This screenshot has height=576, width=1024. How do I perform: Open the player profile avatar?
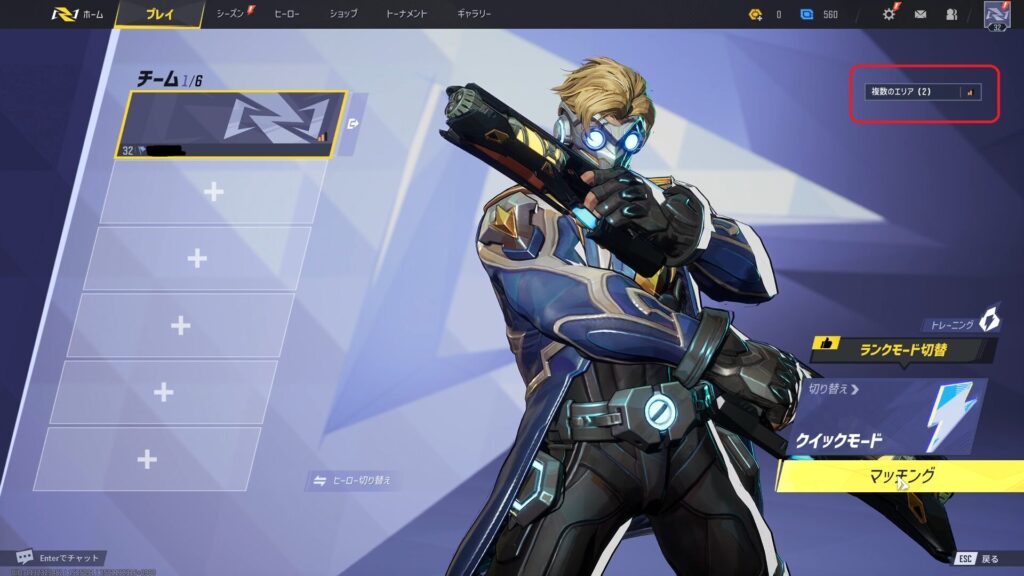(x=996, y=14)
